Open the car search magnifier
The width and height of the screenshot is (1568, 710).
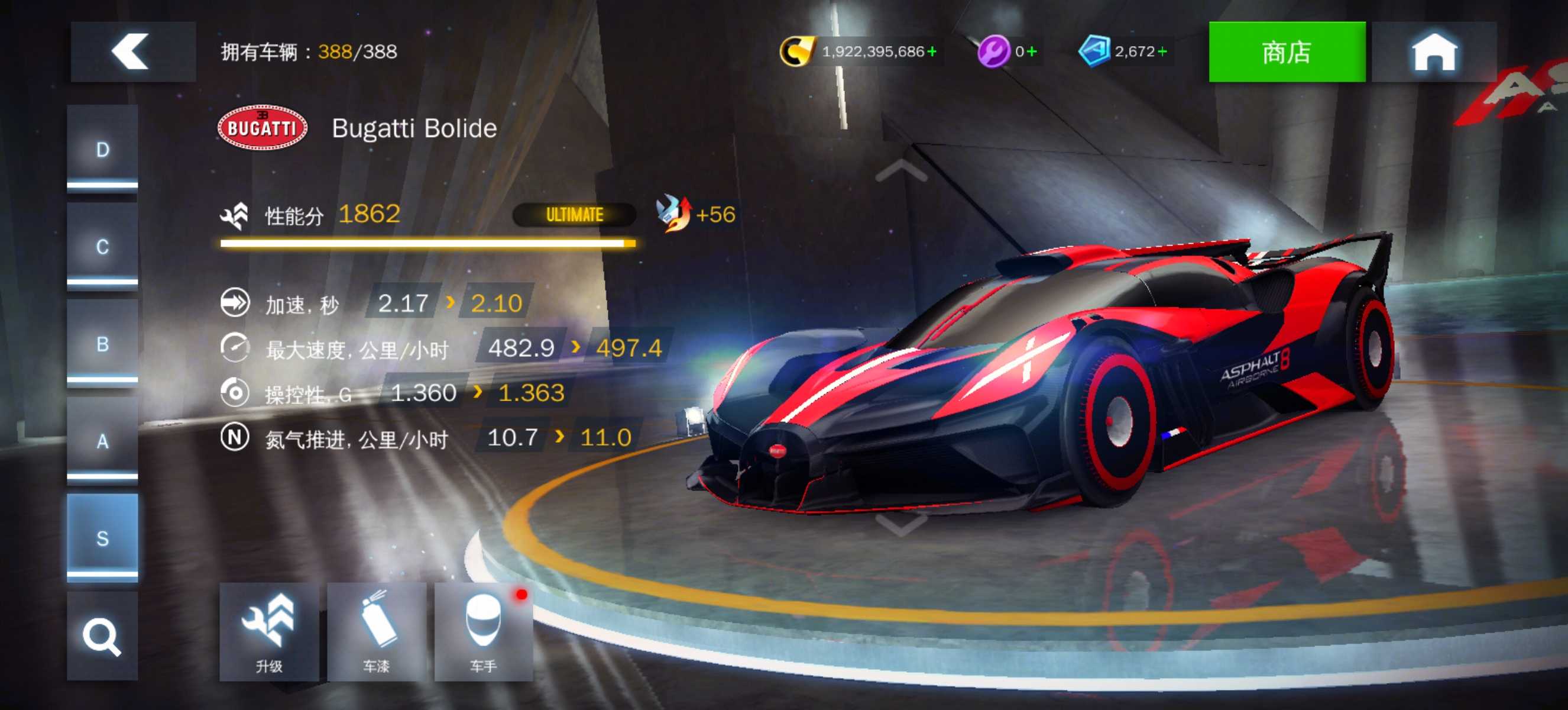click(x=102, y=636)
